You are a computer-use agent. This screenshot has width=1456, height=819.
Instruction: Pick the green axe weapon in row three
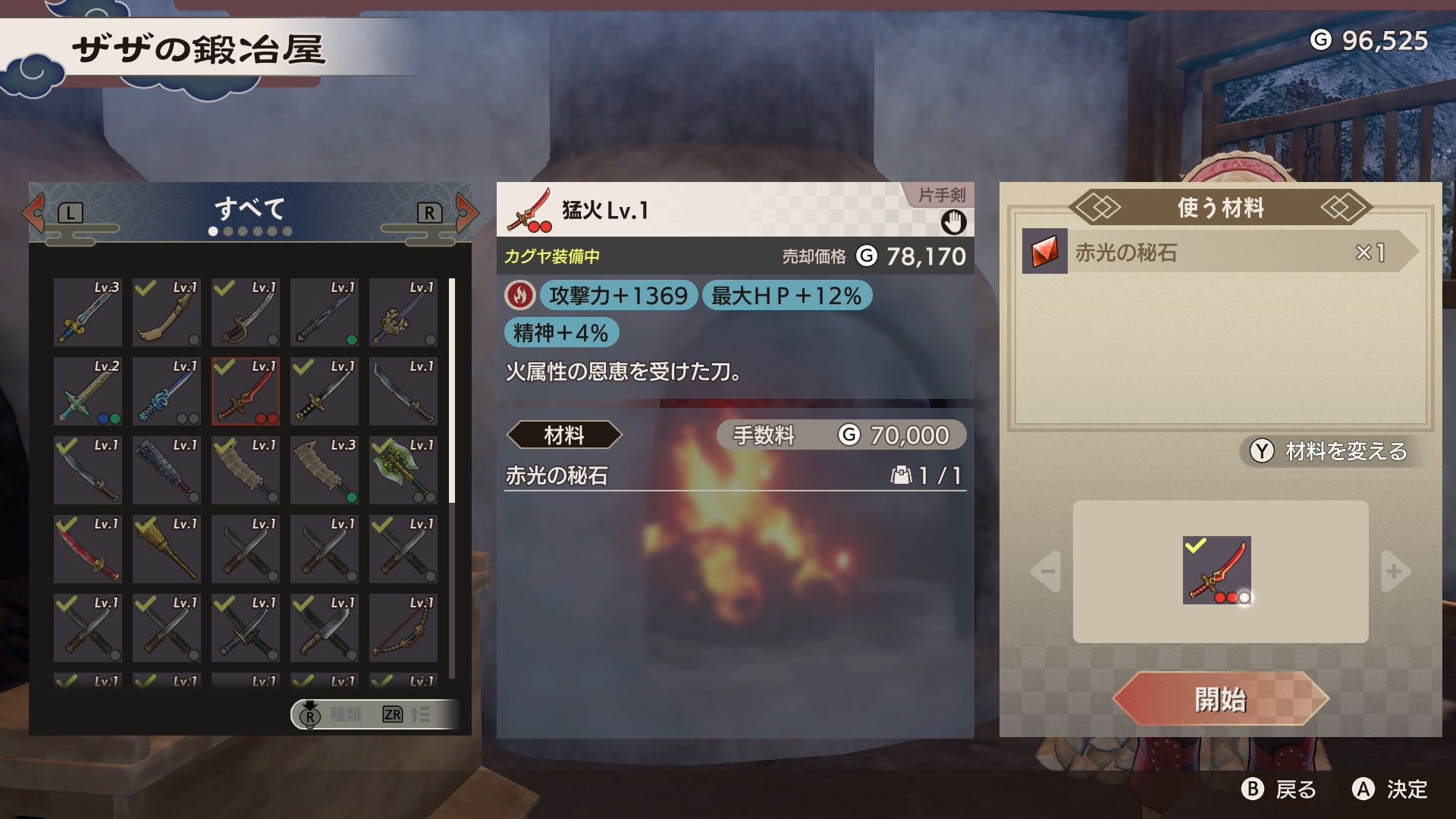click(x=403, y=470)
